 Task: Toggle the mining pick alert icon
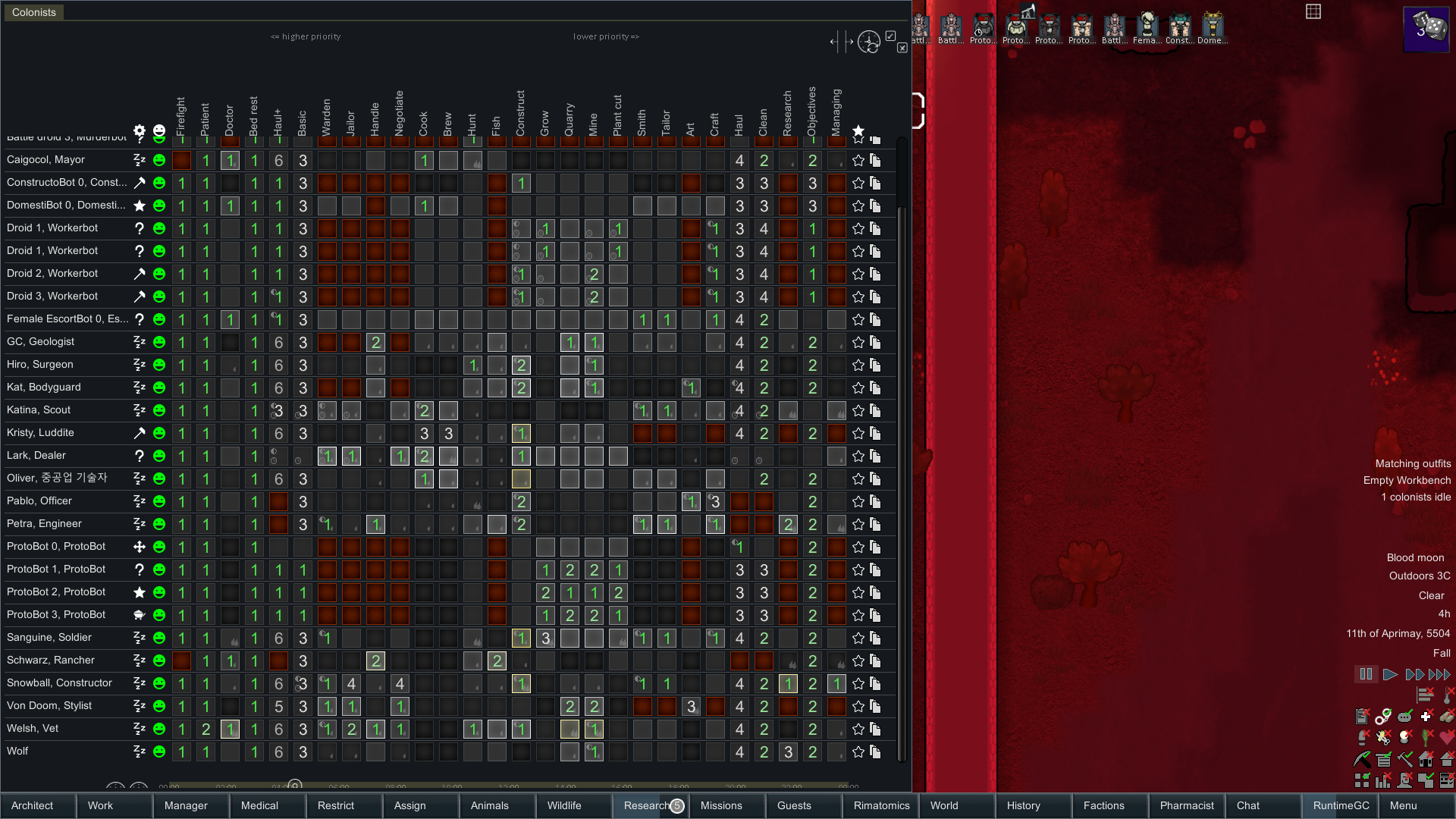(1360, 758)
